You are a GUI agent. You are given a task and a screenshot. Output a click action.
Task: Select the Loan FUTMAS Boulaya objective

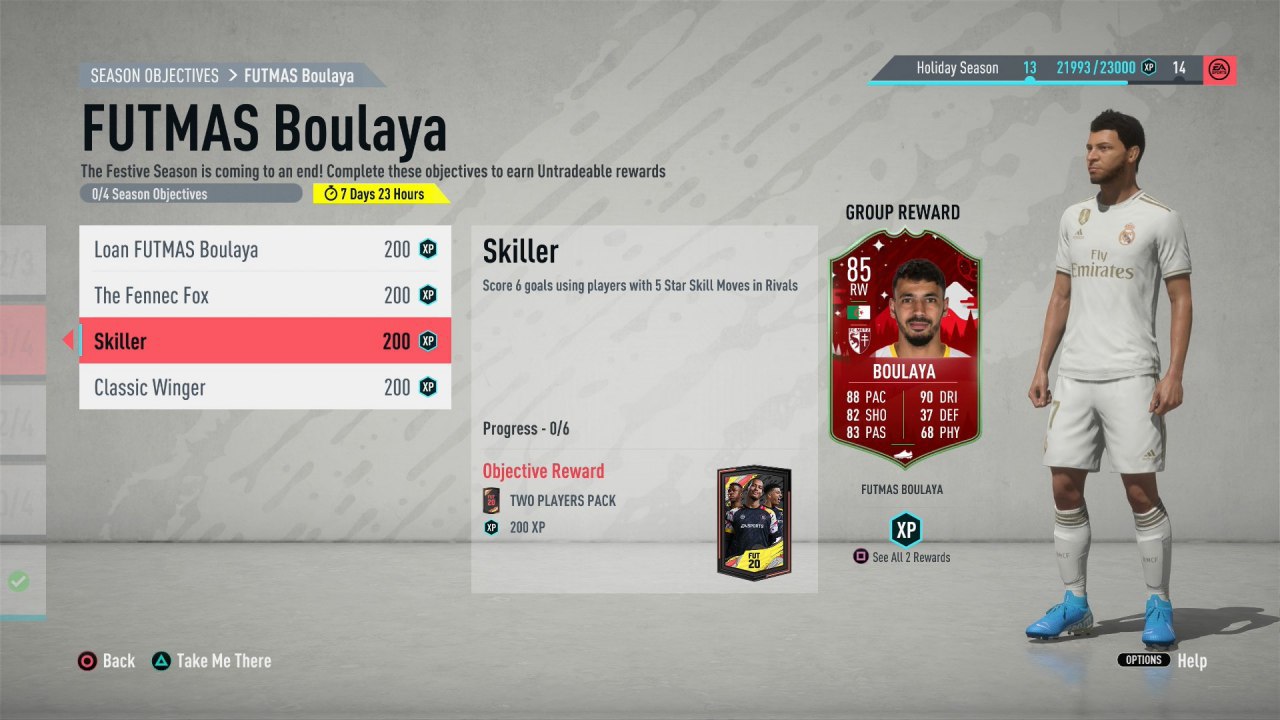tap(265, 250)
